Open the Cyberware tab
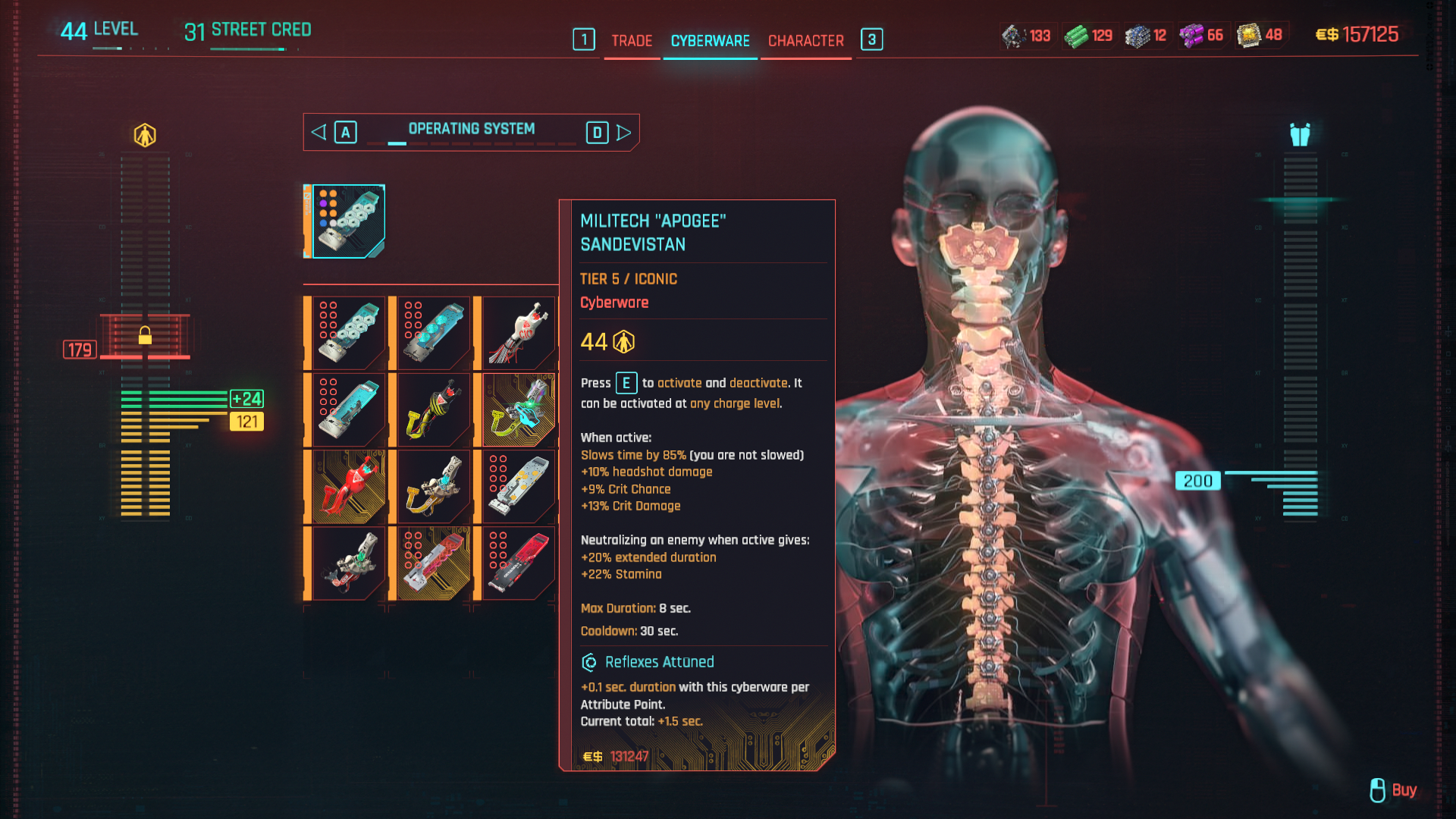Image resolution: width=1456 pixels, height=819 pixels. pos(710,41)
